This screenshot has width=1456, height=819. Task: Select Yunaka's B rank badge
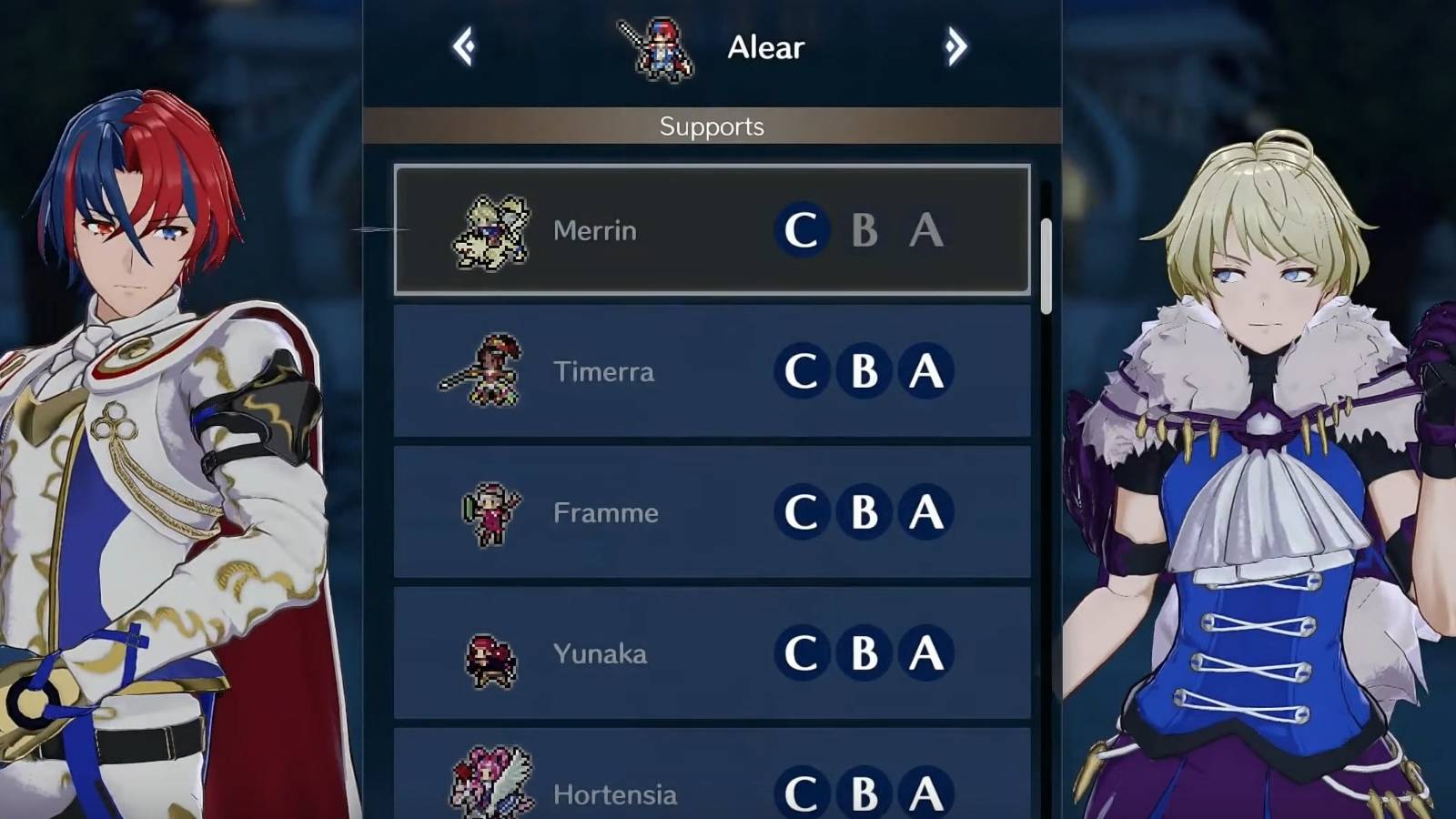click(863, 653)
